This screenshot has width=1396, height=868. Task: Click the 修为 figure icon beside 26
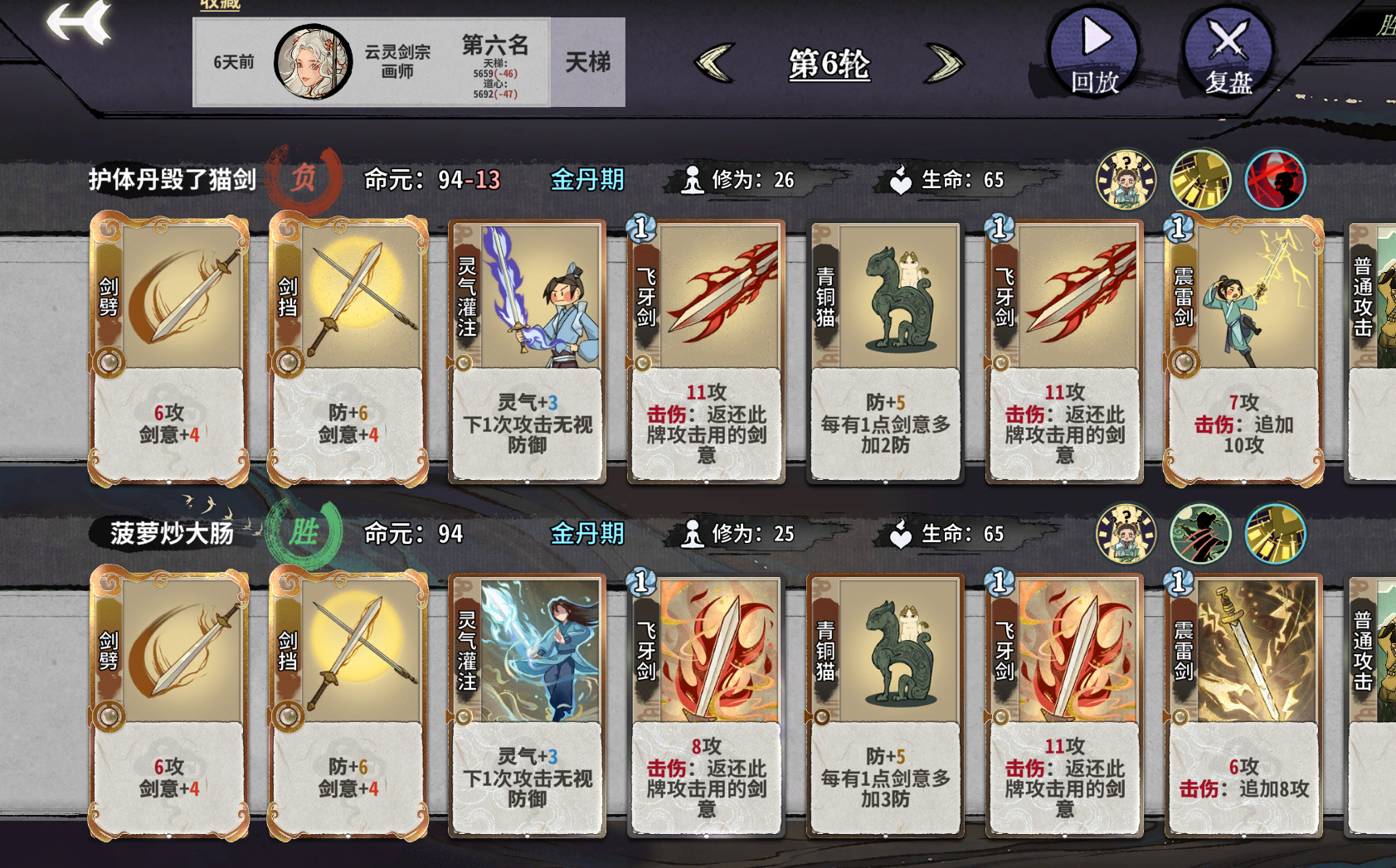[693, 177]
